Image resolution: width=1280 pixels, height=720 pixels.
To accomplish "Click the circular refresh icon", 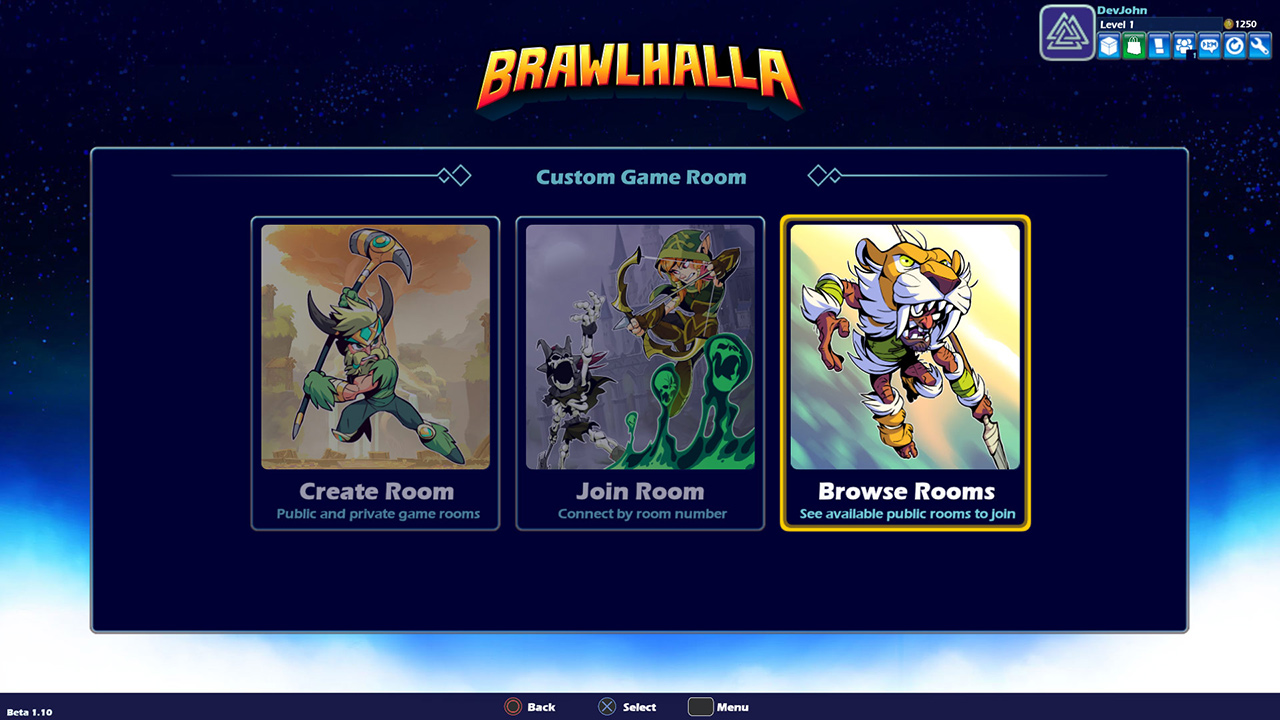I will click(x=1233, y=46).
